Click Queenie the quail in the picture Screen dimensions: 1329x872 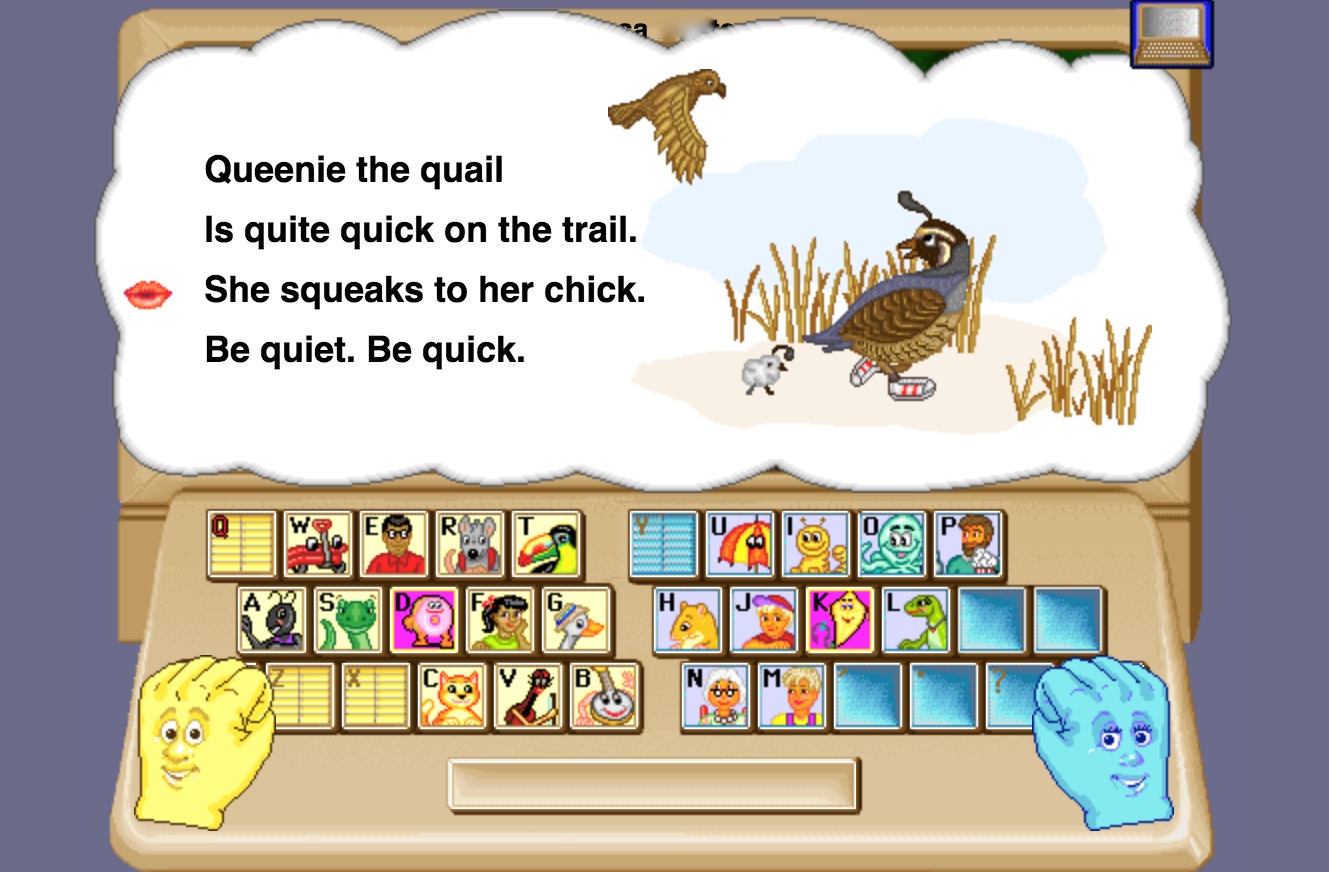[x=900, y=300]
